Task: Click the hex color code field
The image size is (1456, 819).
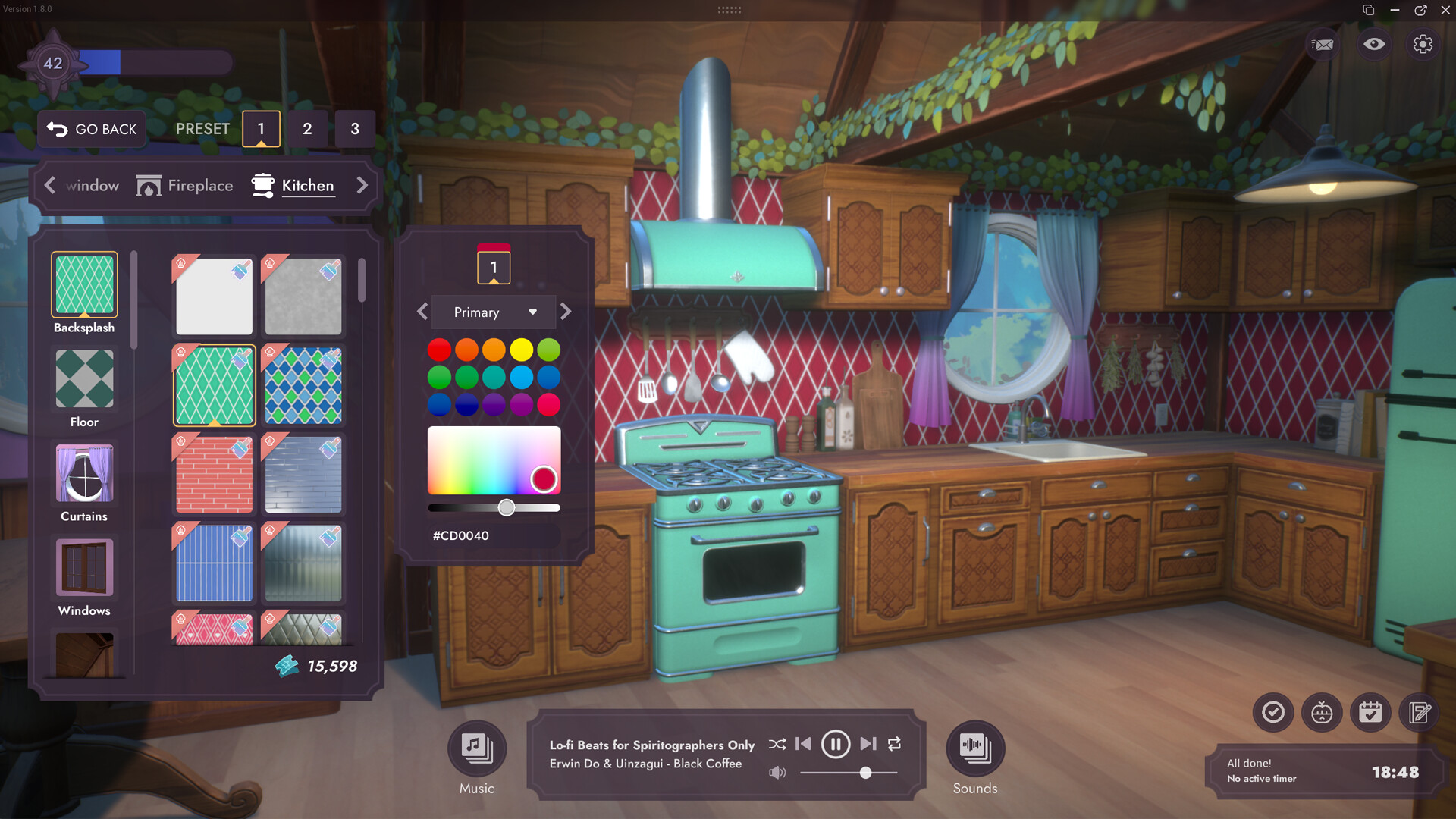Action: (493, 535)
